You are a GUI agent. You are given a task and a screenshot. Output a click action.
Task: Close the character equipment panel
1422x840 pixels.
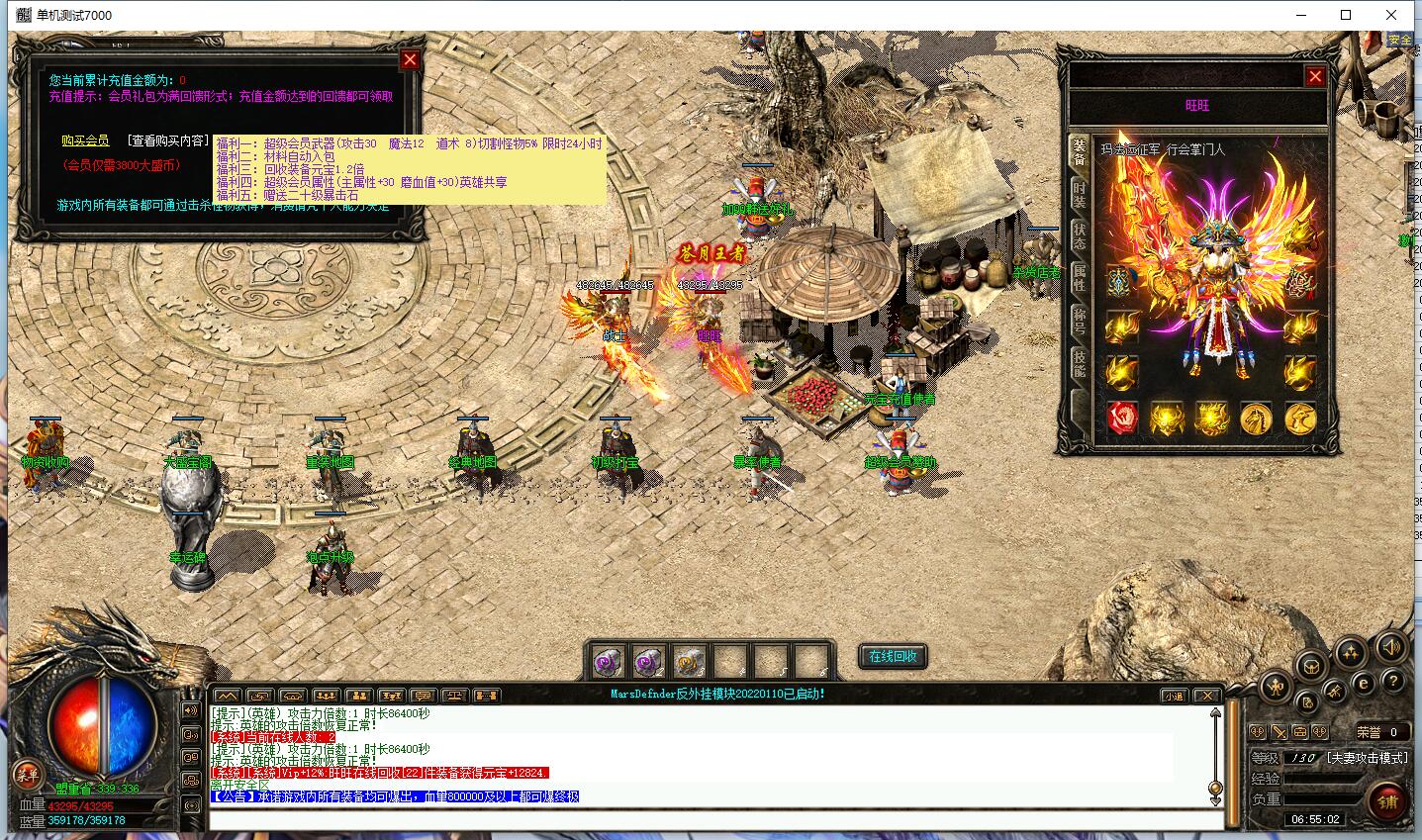click(x=1315, y=76)
